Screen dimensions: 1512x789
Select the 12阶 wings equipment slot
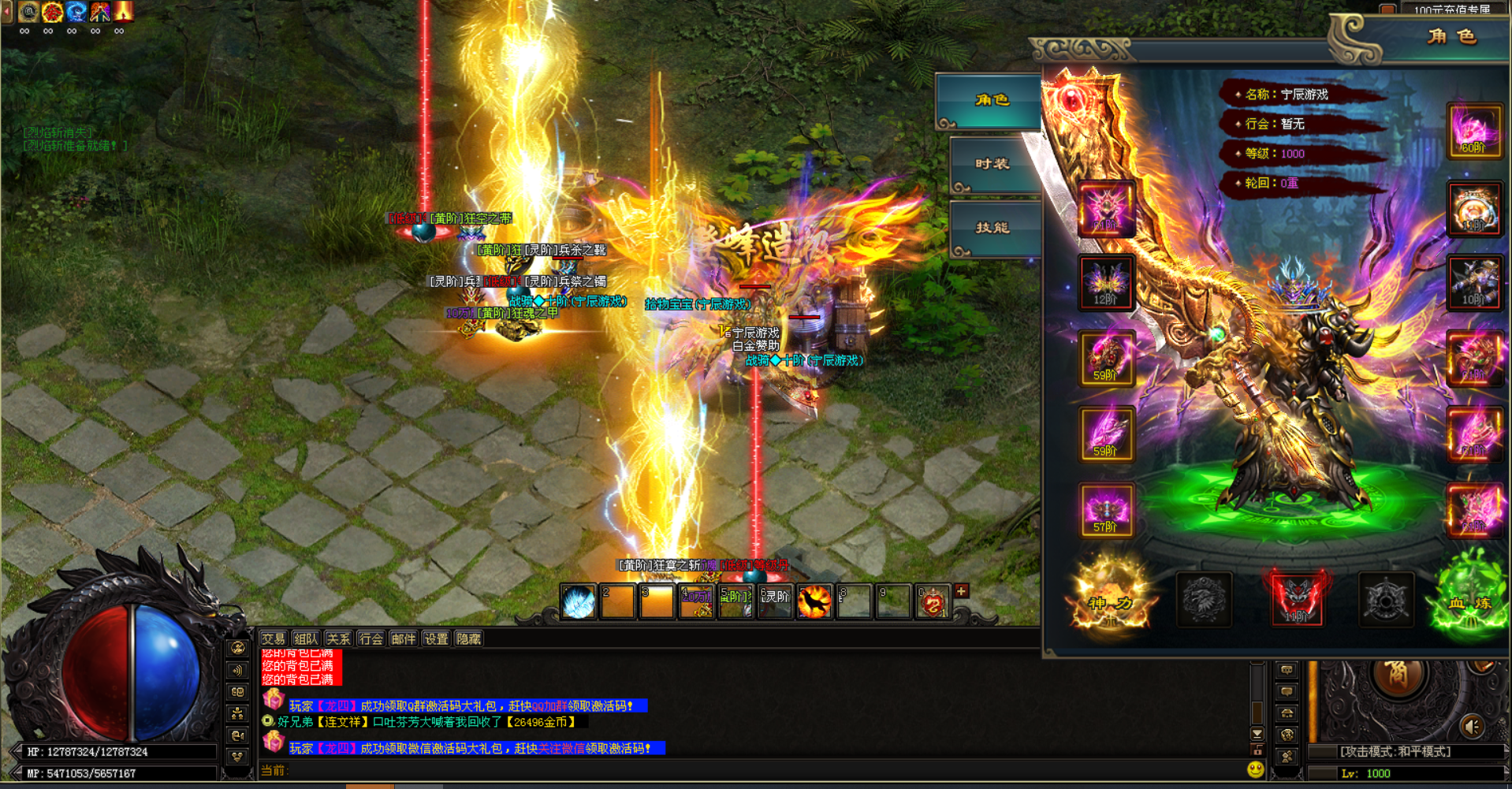[x=1106, y=282]
